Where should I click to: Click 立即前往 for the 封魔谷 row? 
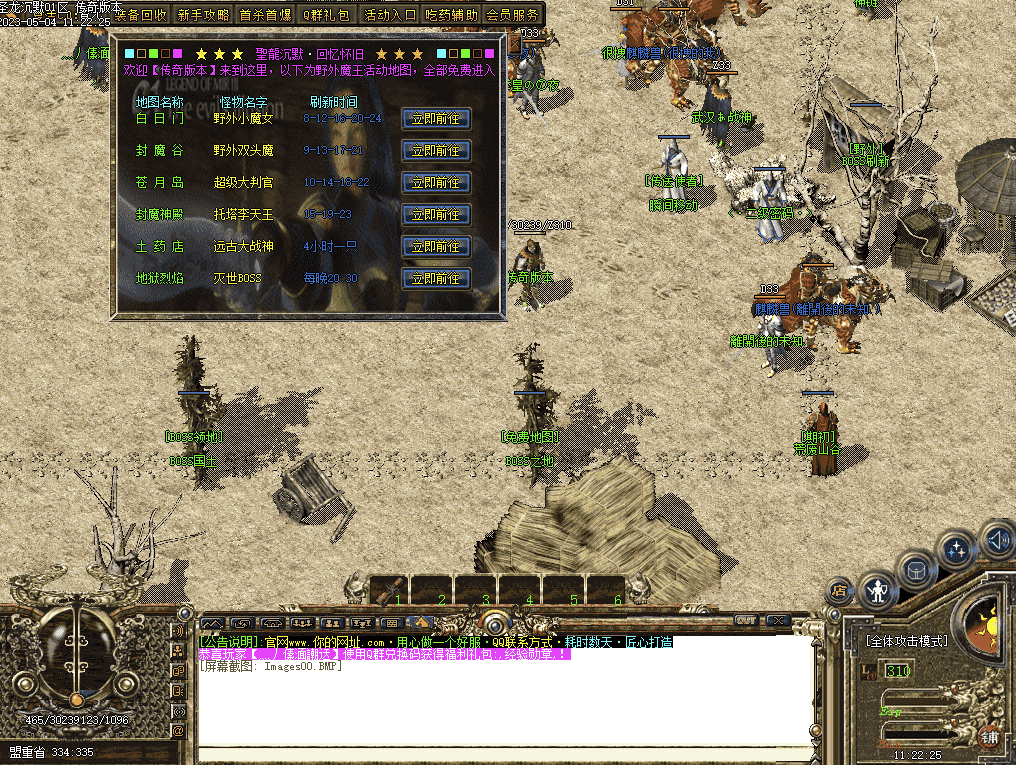(435, 150)
